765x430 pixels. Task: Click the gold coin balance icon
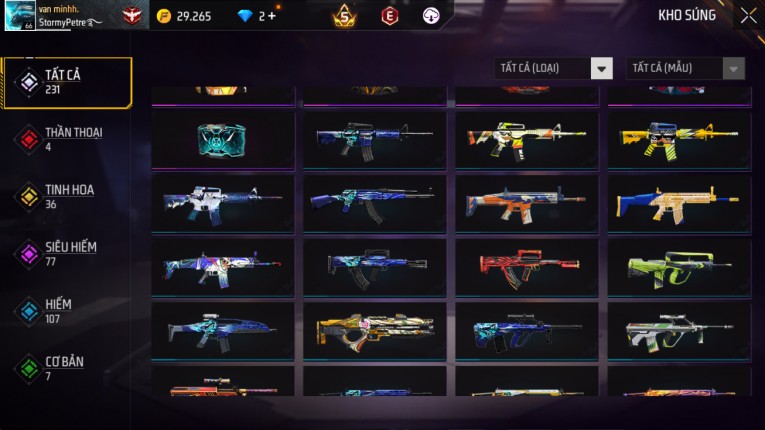[164, 16]
